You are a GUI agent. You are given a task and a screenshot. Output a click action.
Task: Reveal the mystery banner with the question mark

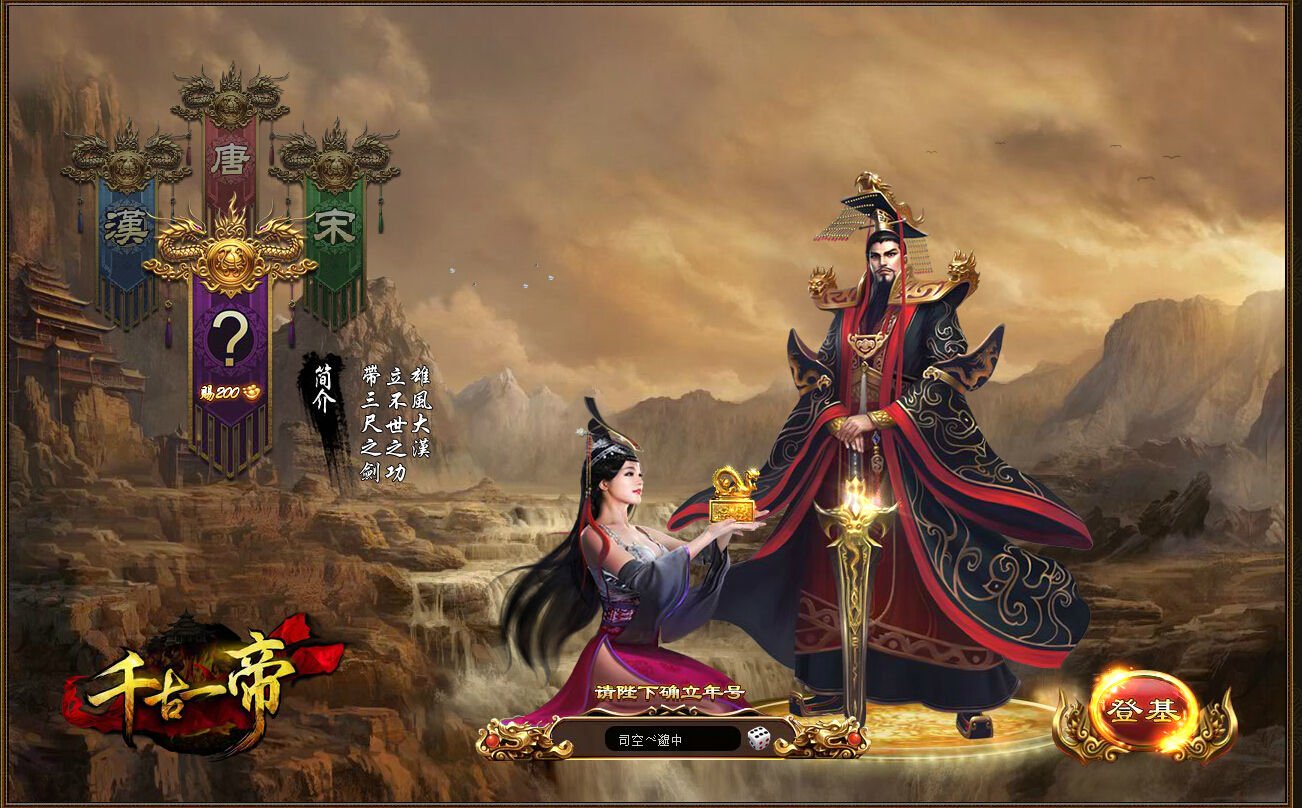coord(228,338)
